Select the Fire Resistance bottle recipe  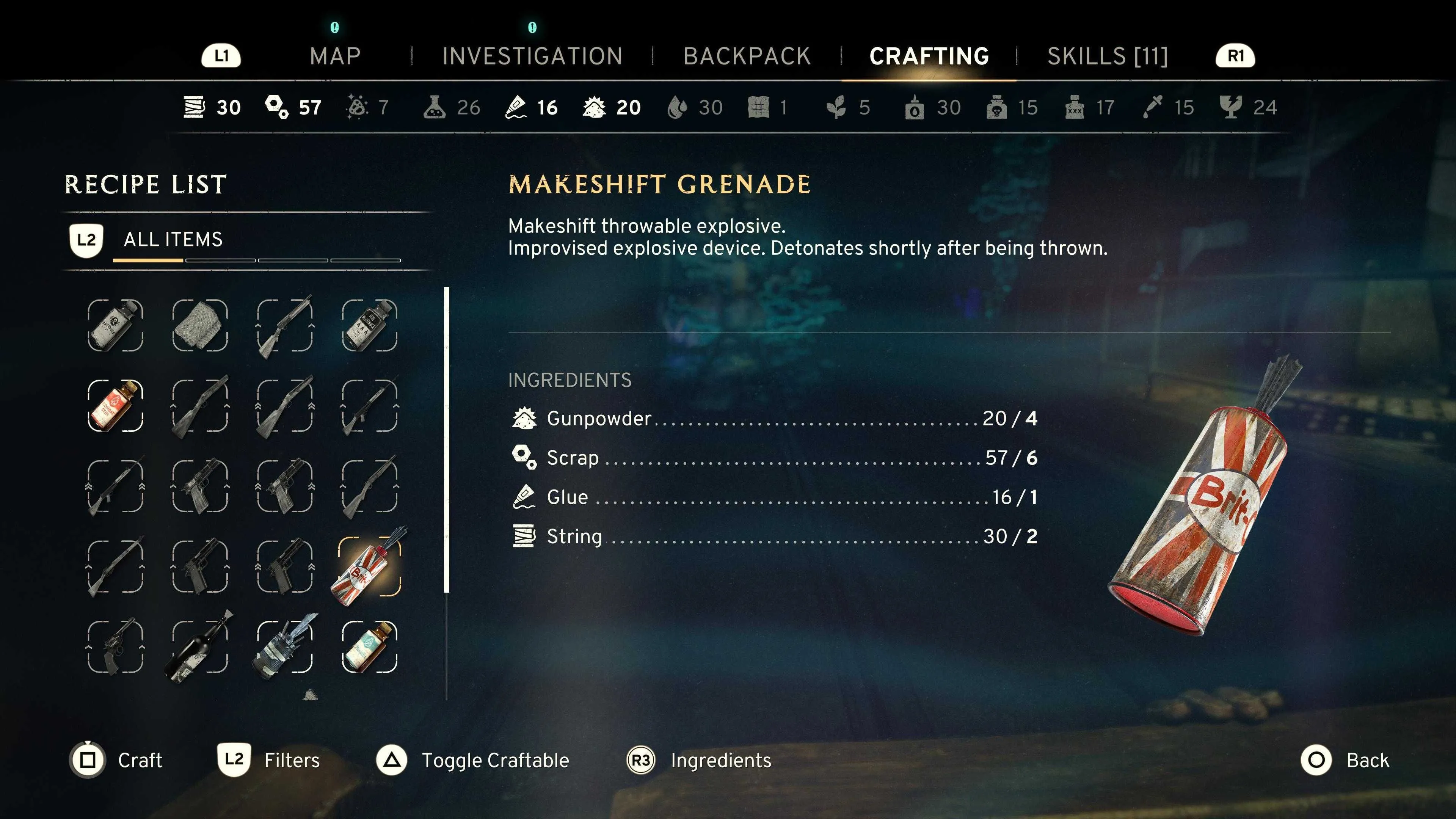370,326
